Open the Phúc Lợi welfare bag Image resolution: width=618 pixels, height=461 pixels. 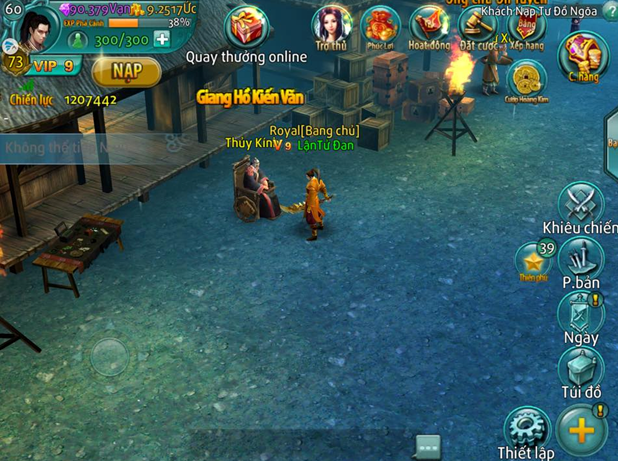[x=381, y=26]
